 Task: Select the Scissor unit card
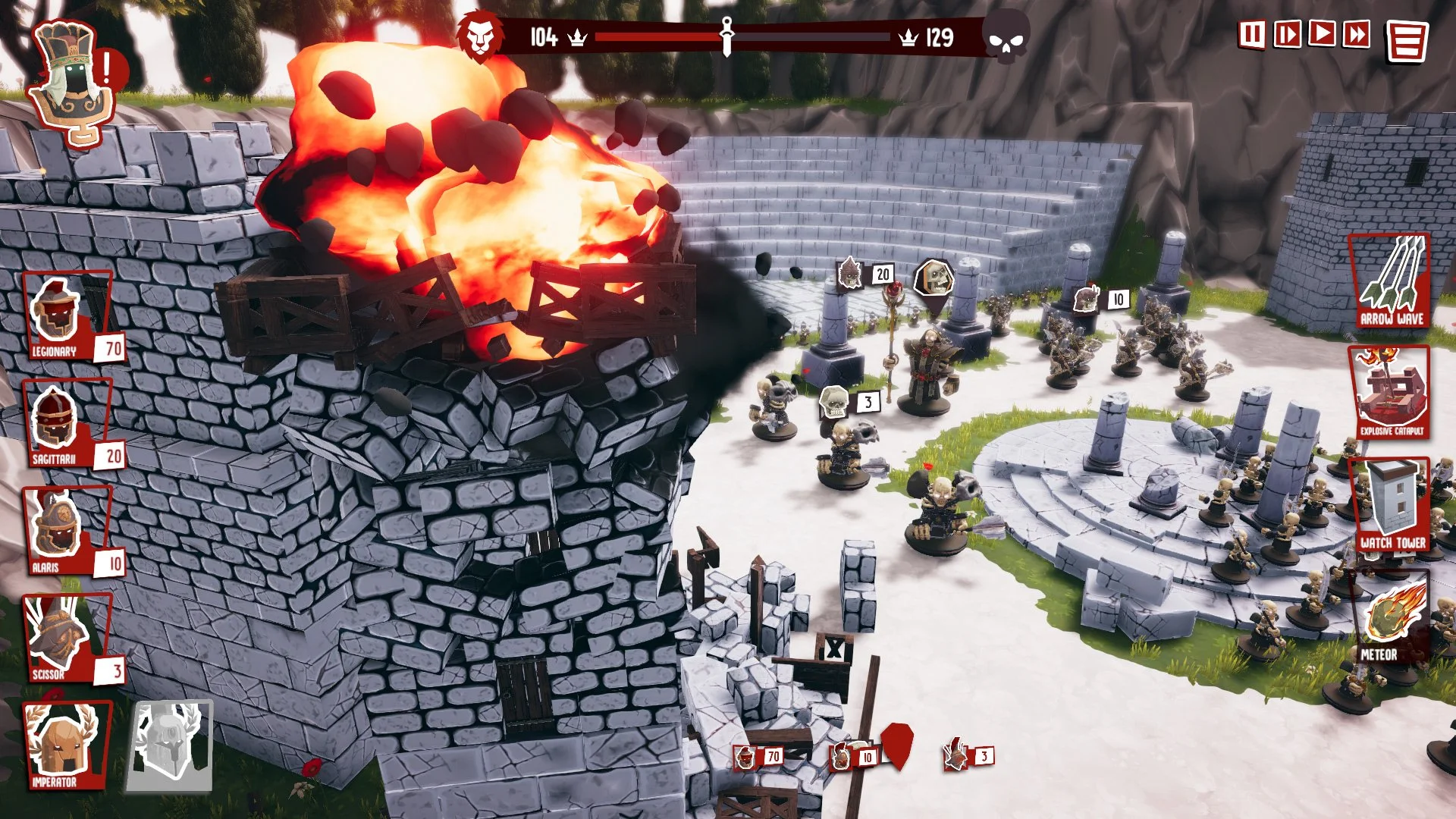(68, 639)
